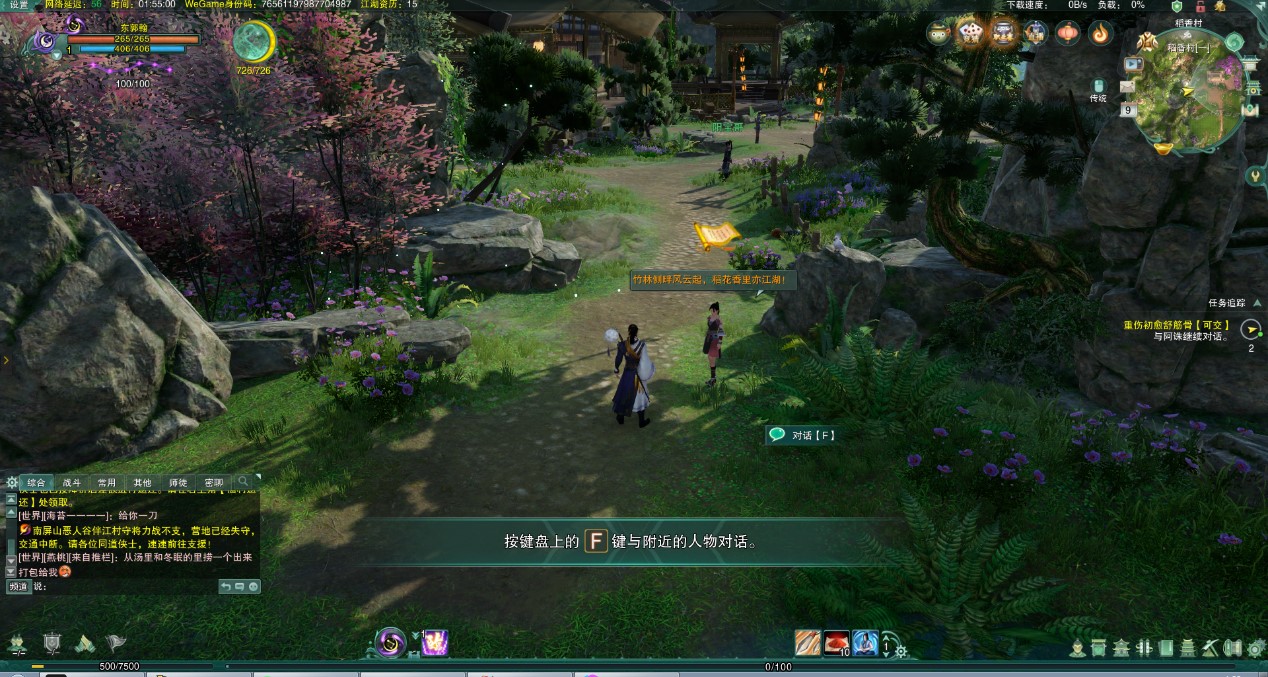Click the red lantern event icon
The image size is (1268, 677).
(1068, 34)
